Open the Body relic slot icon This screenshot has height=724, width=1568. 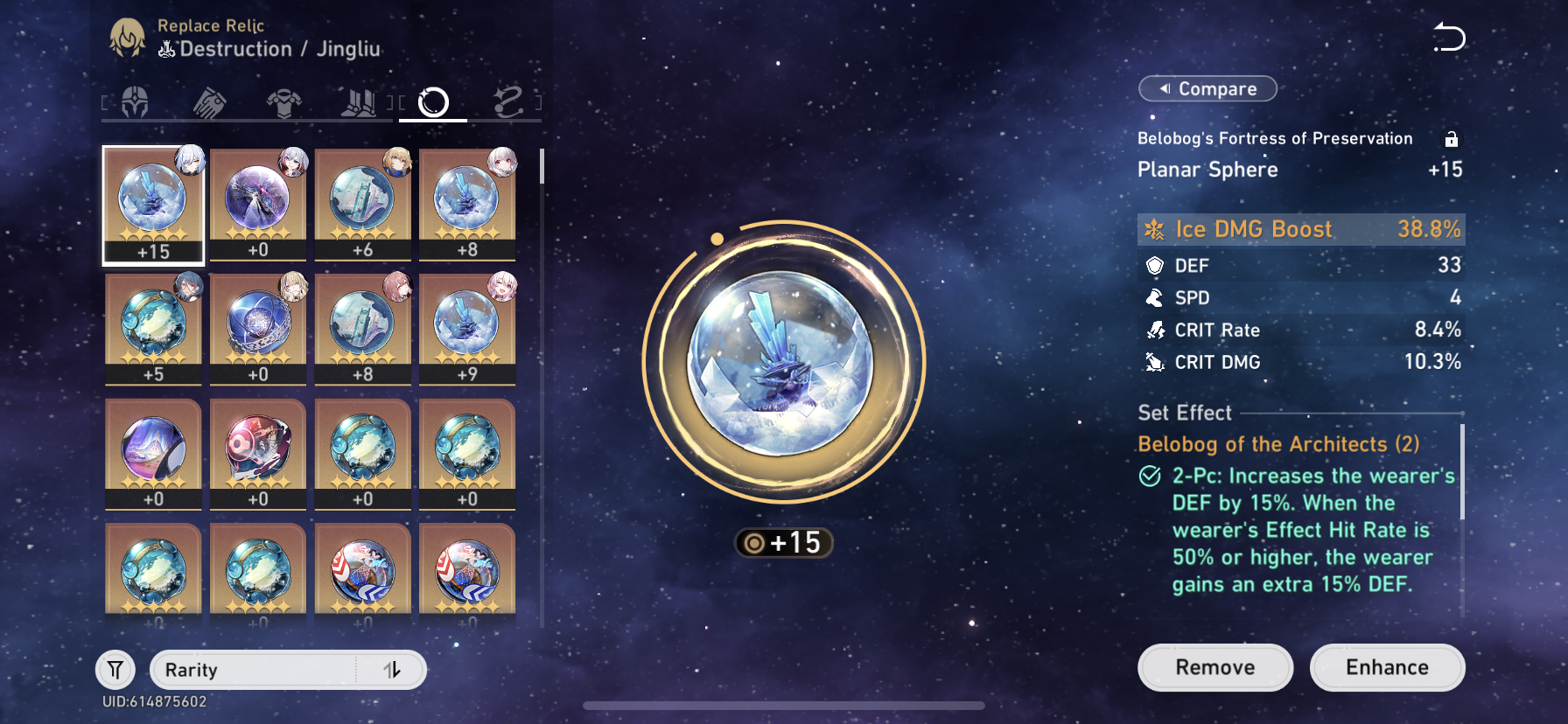[283, 101]
